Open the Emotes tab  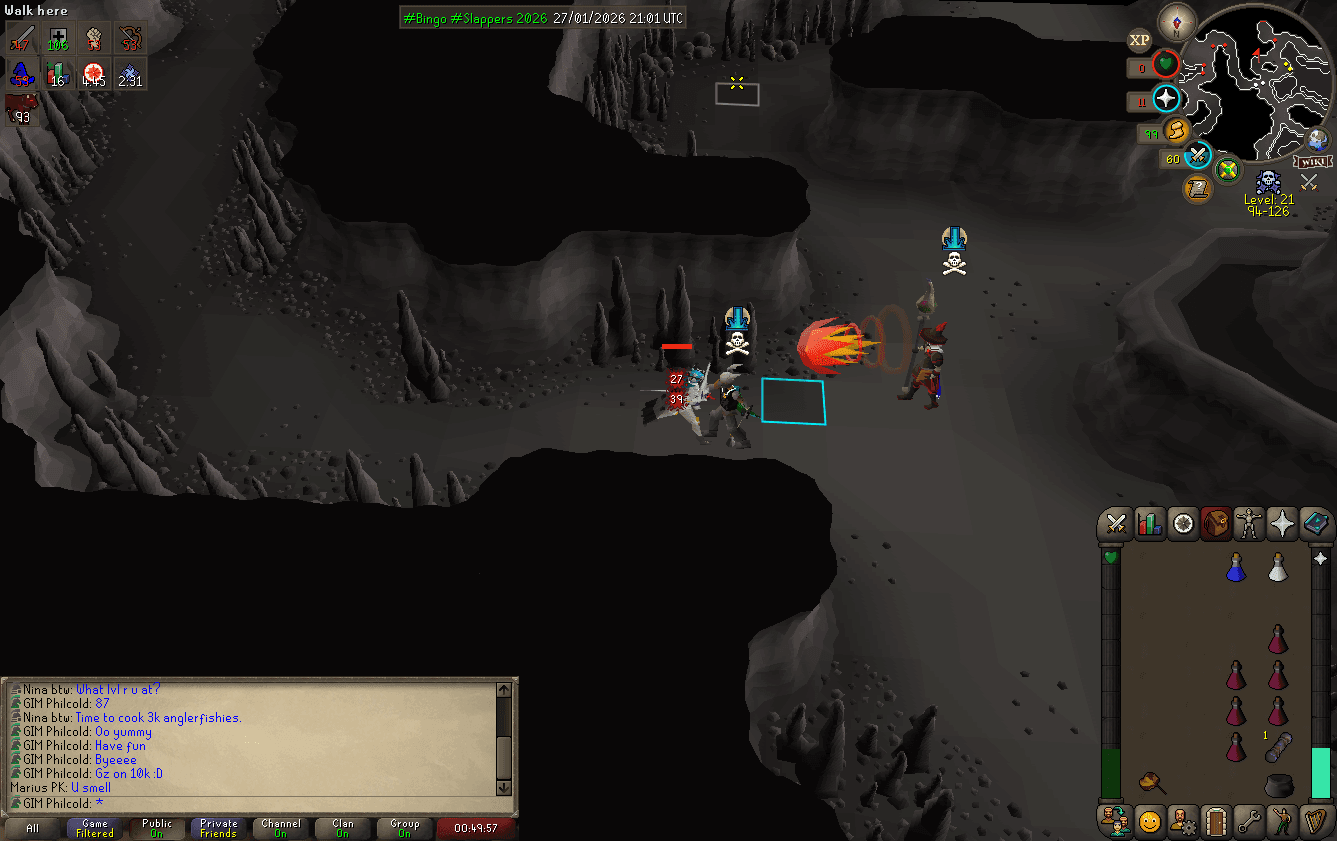(x=1283, y=820)
